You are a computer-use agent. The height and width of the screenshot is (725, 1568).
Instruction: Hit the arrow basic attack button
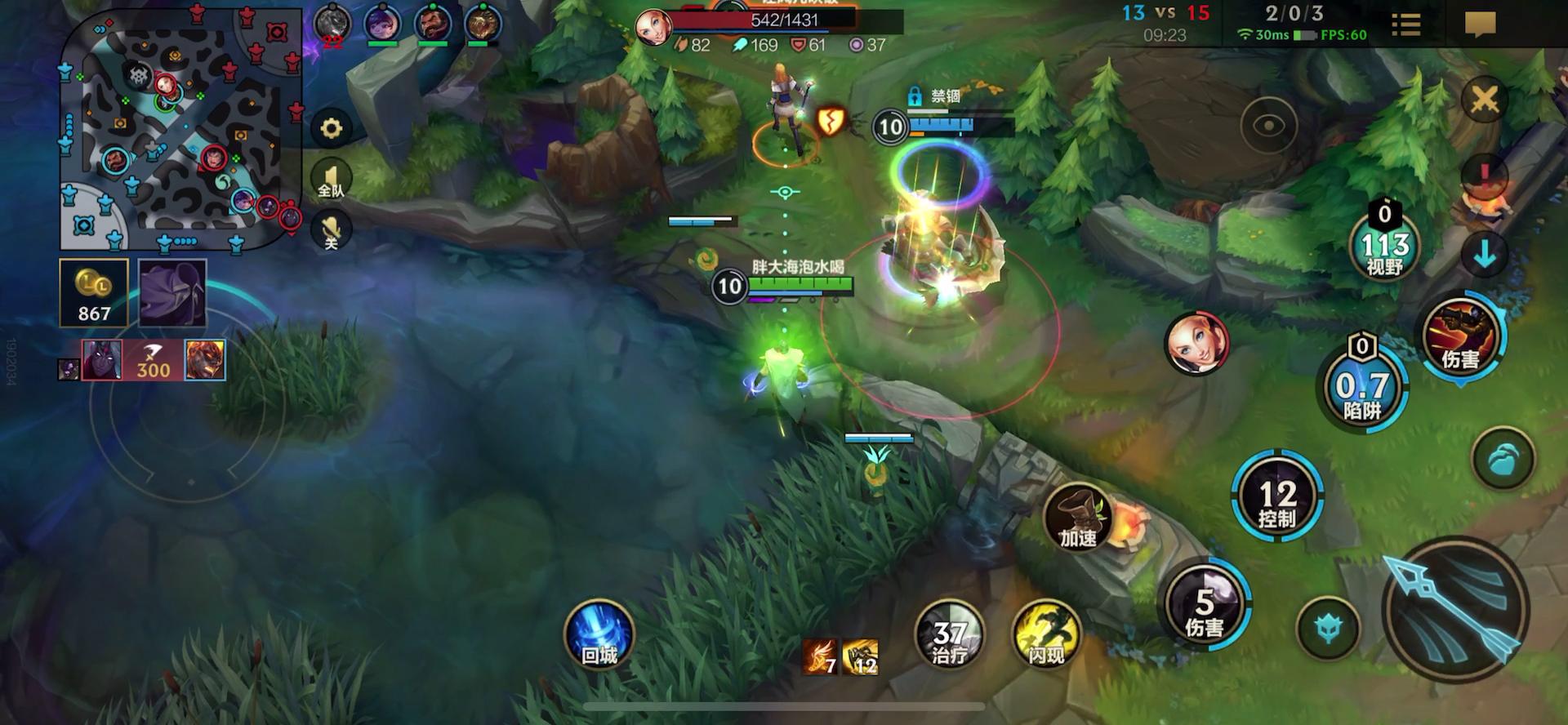coord(1454,608)
